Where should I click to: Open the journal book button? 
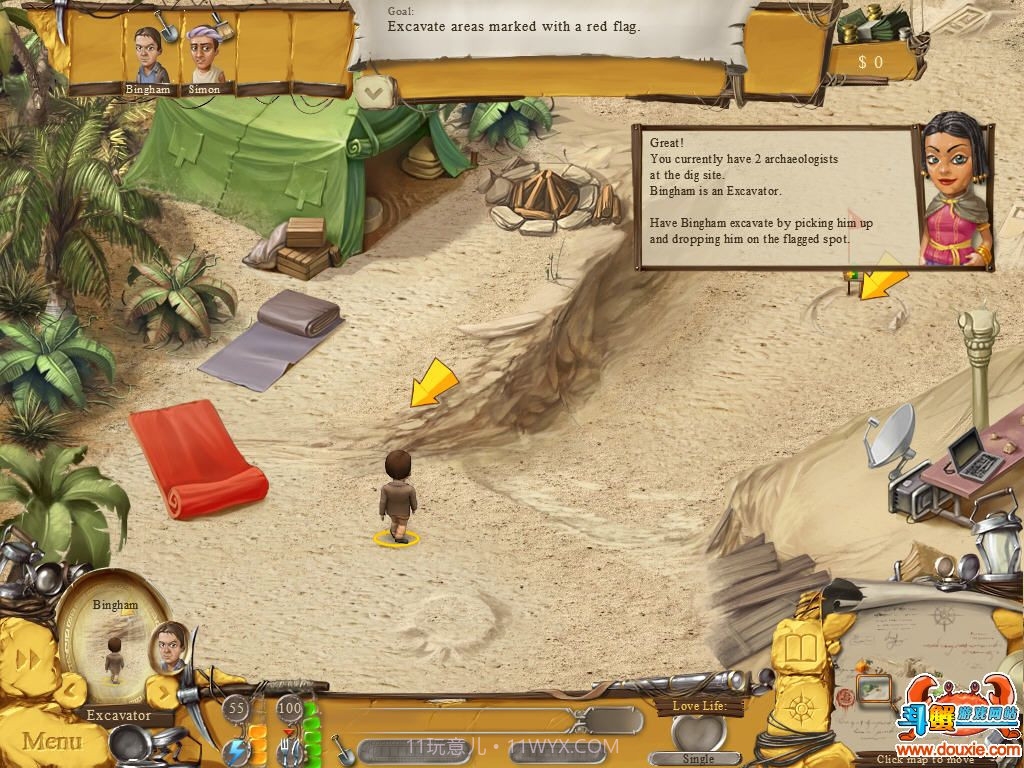click(800, 650)
